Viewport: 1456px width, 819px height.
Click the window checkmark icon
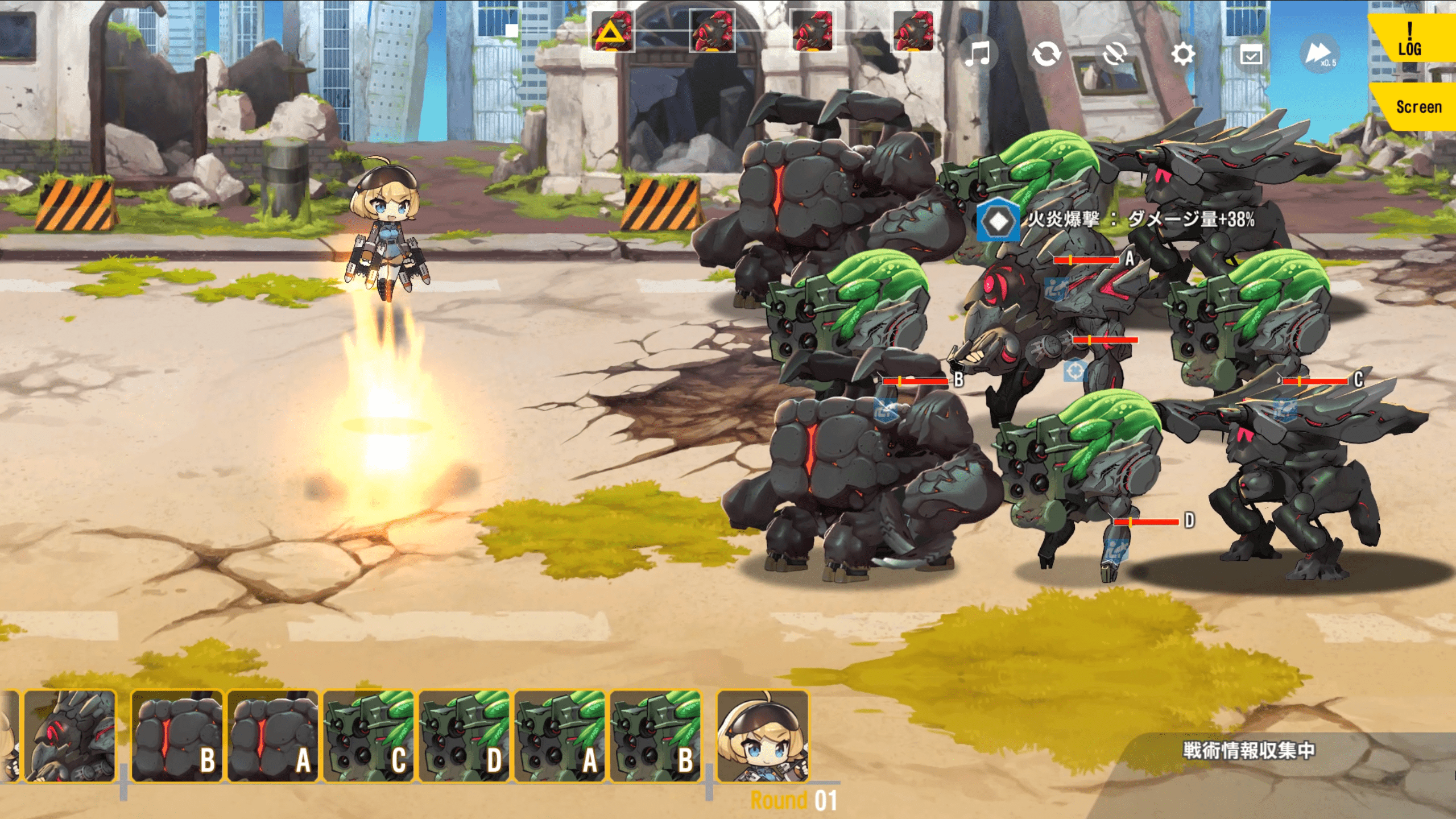point(1251,55)
